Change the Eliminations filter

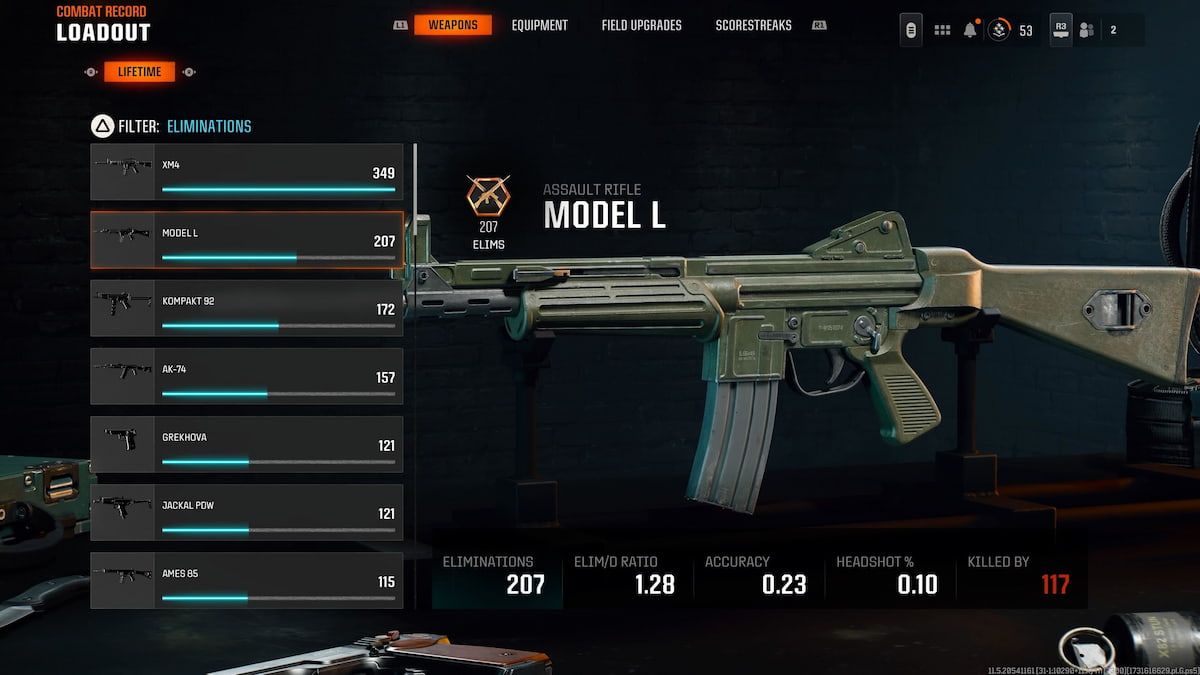(208, 126)
